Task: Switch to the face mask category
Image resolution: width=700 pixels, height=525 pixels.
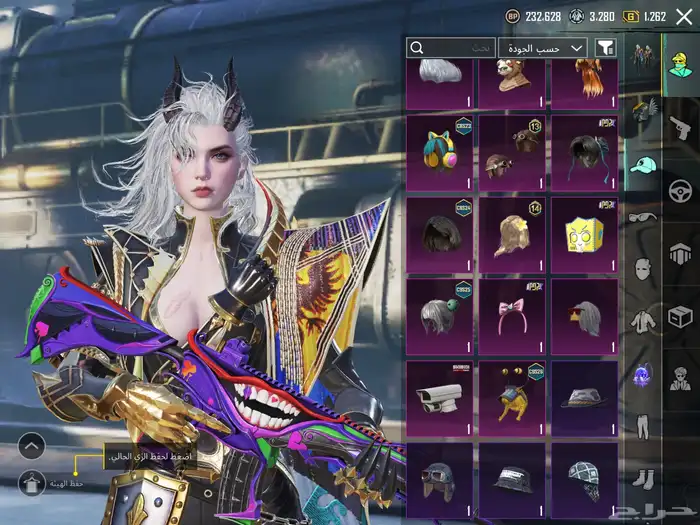Action: 642,270
